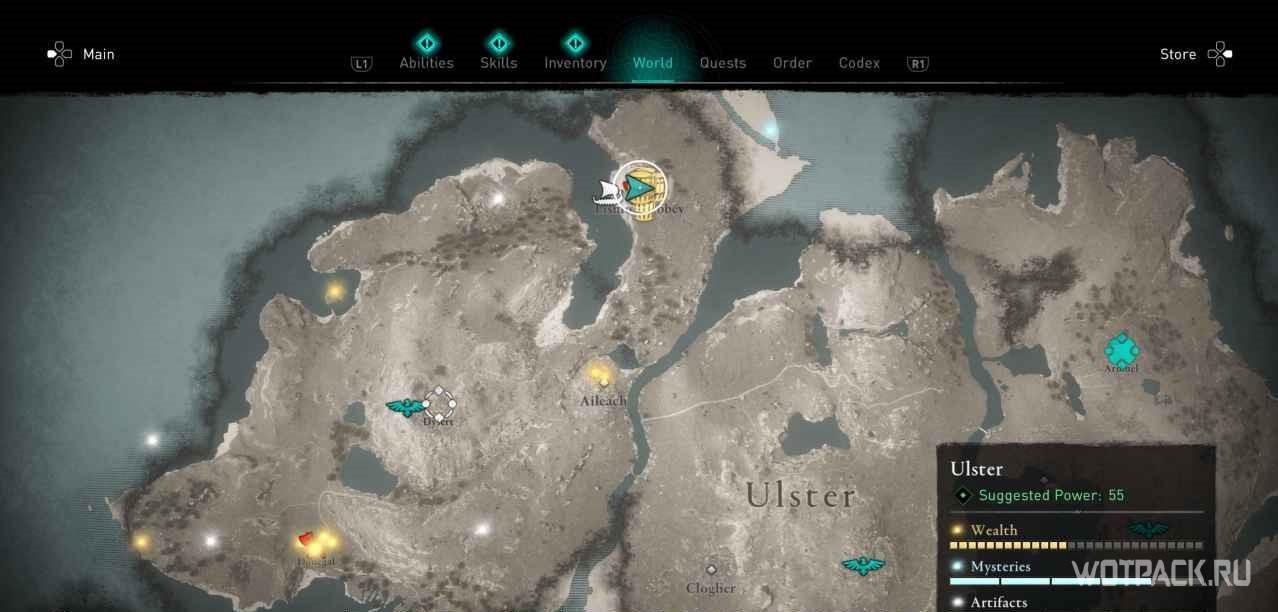Go to the Quests tab
1278x612 pixels.
(x=722, y=62)
